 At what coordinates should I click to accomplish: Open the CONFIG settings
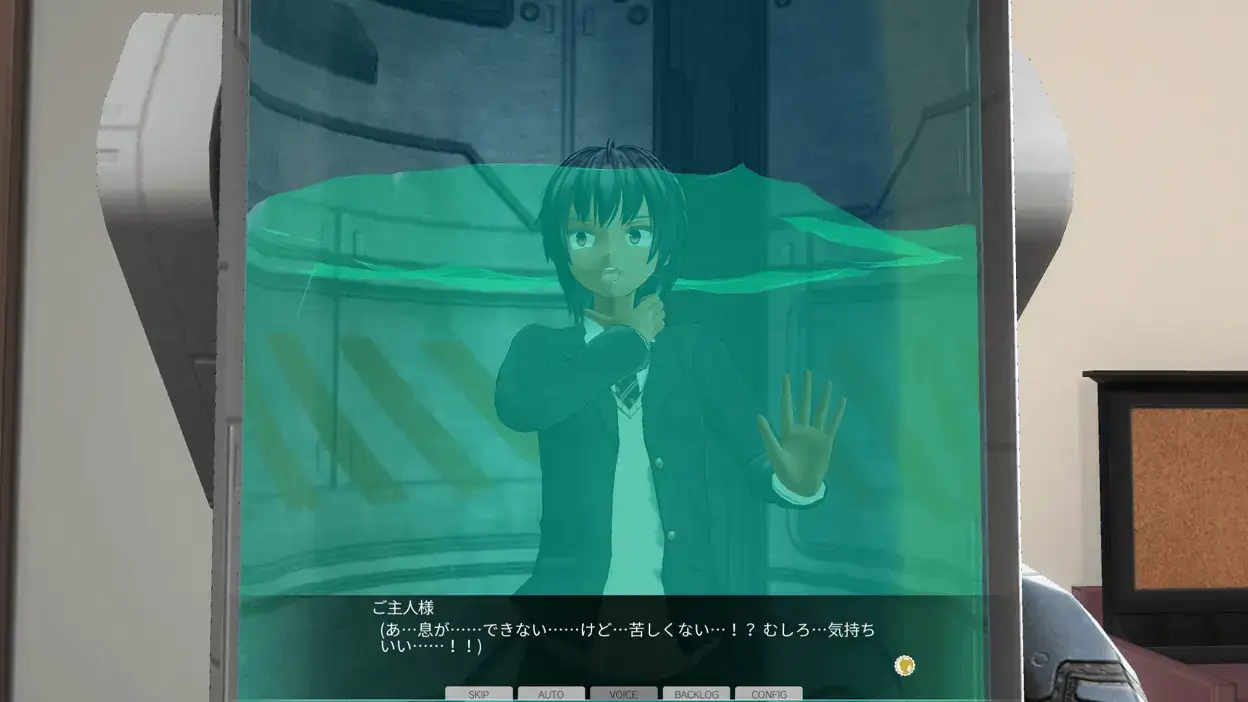[769, 694]
